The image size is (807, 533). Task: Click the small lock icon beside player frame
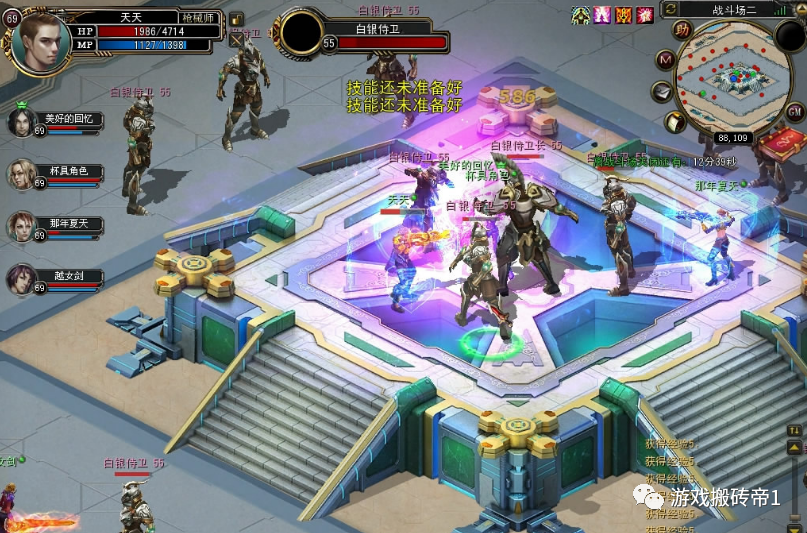[237, 19]
